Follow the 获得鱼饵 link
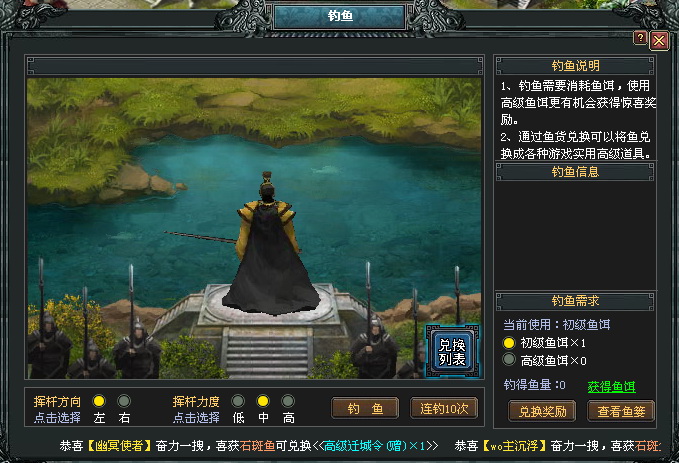Viewport: 679px width, 463px height. (611, 386)
